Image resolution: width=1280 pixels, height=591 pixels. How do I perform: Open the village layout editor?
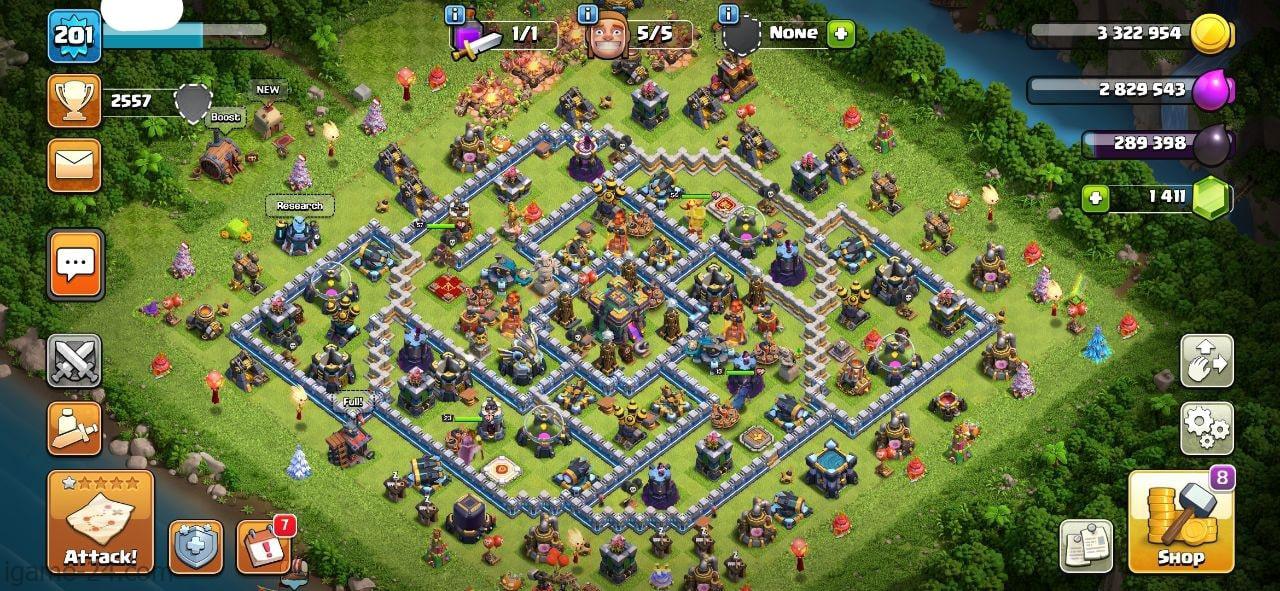point(1207,361)
